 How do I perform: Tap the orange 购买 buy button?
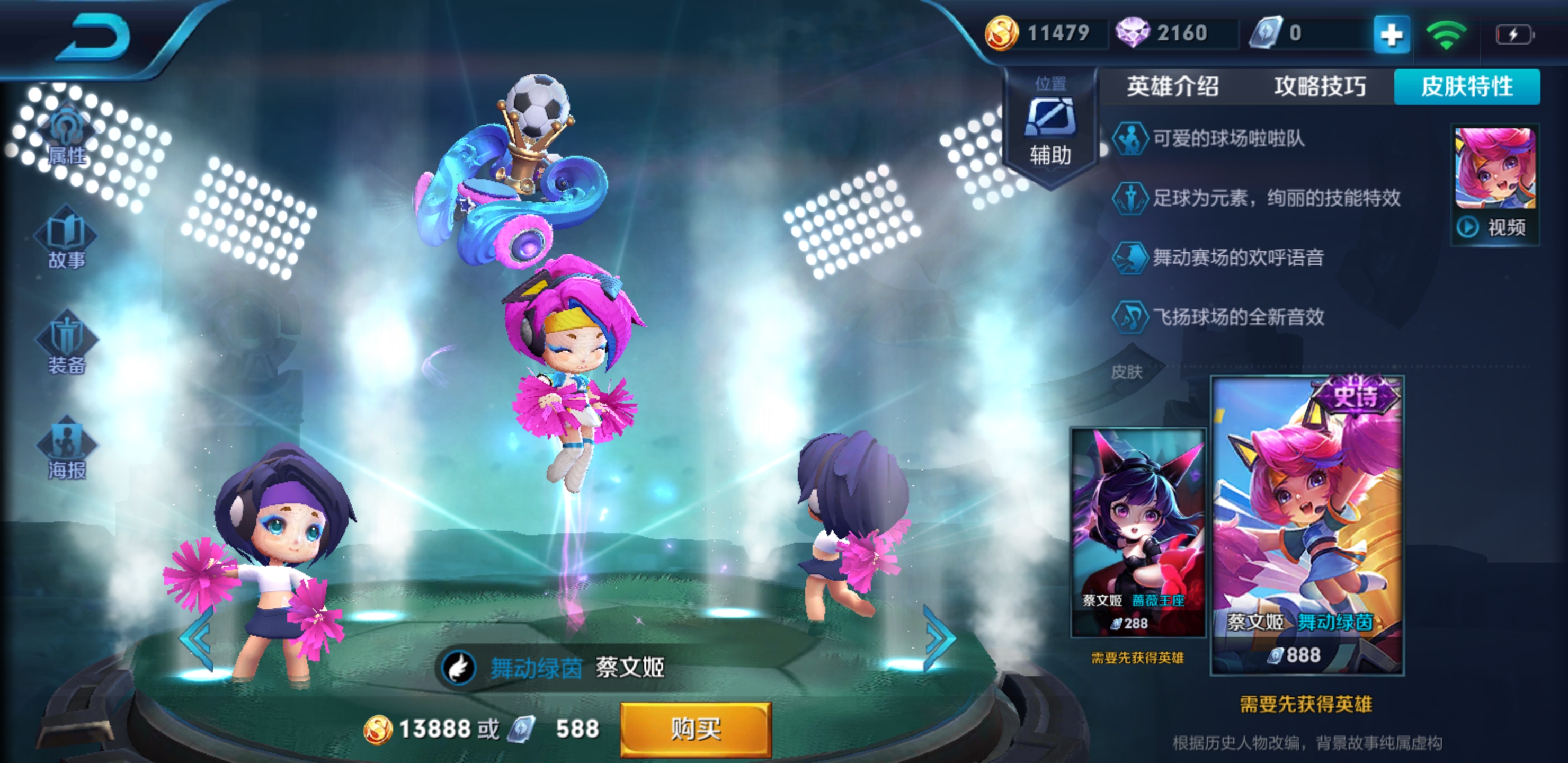(696, 728)
